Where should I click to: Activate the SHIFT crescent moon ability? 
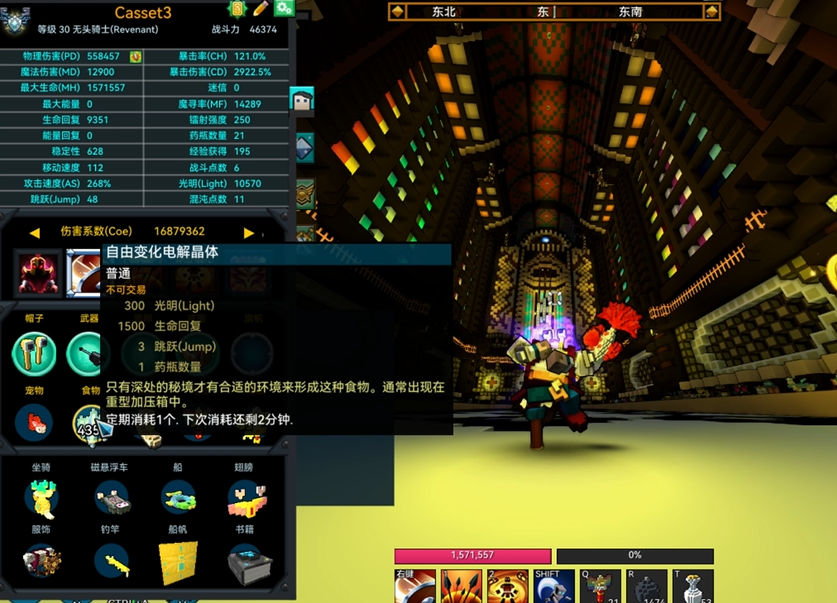pyautogui.click(x=553, y=586)
